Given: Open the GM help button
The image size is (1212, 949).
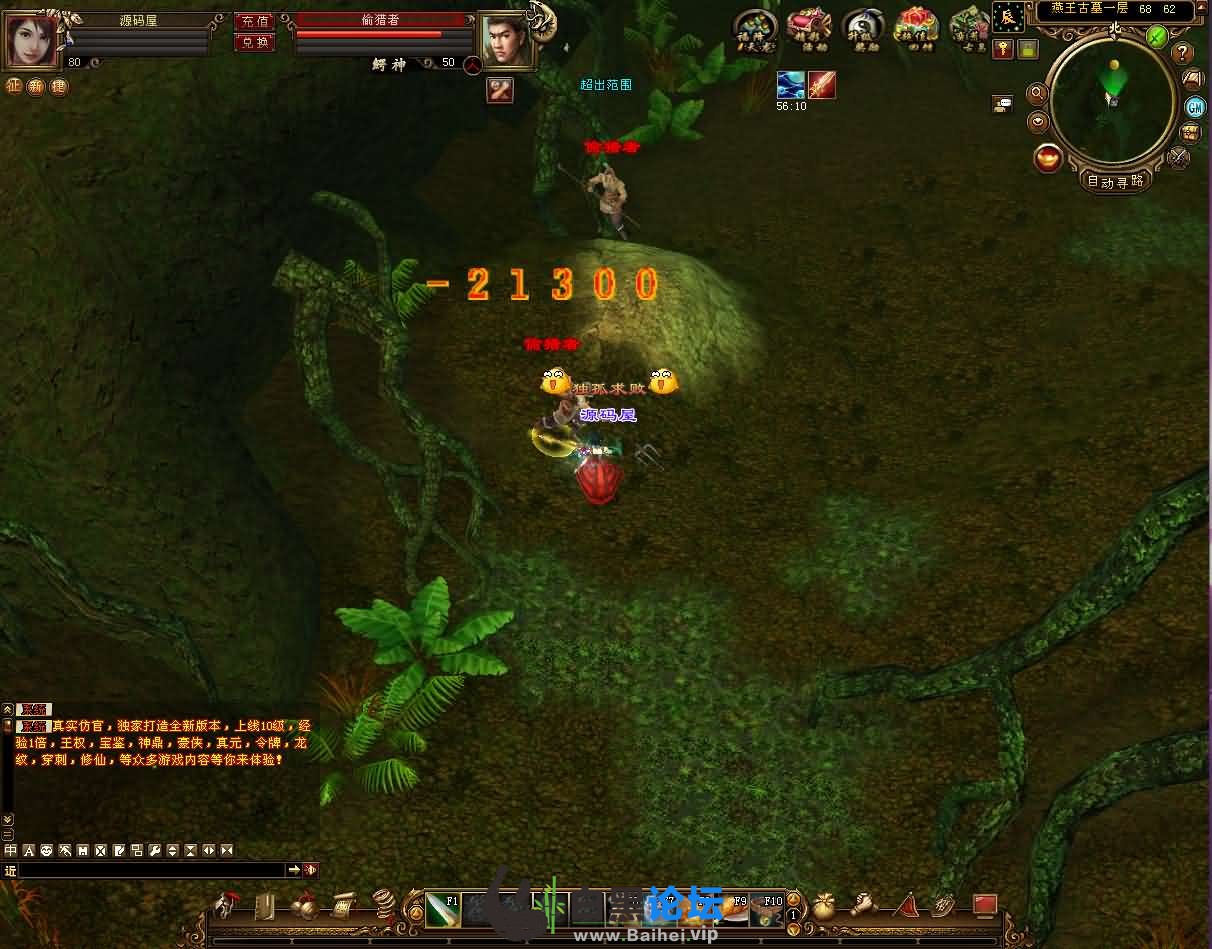Looking at the screenshot, I should pos(1194,107).
